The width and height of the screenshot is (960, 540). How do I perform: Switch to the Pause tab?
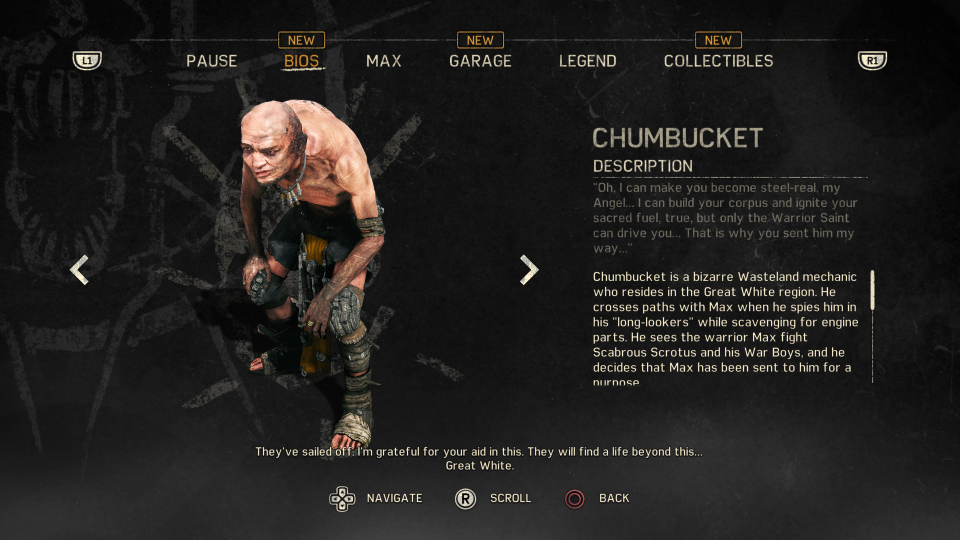pyautogui.click(x=211, y=61)
